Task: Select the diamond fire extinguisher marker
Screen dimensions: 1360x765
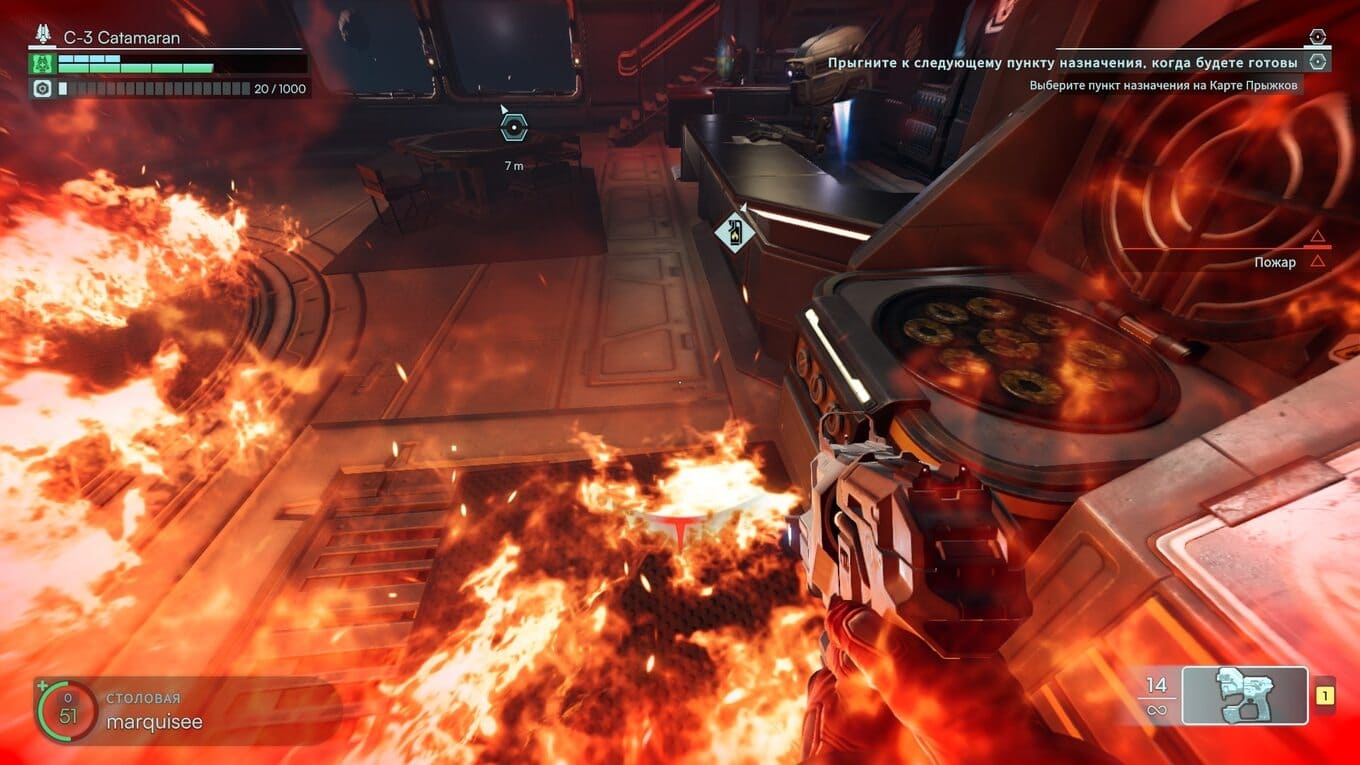Action: click(x=734, y=233)
